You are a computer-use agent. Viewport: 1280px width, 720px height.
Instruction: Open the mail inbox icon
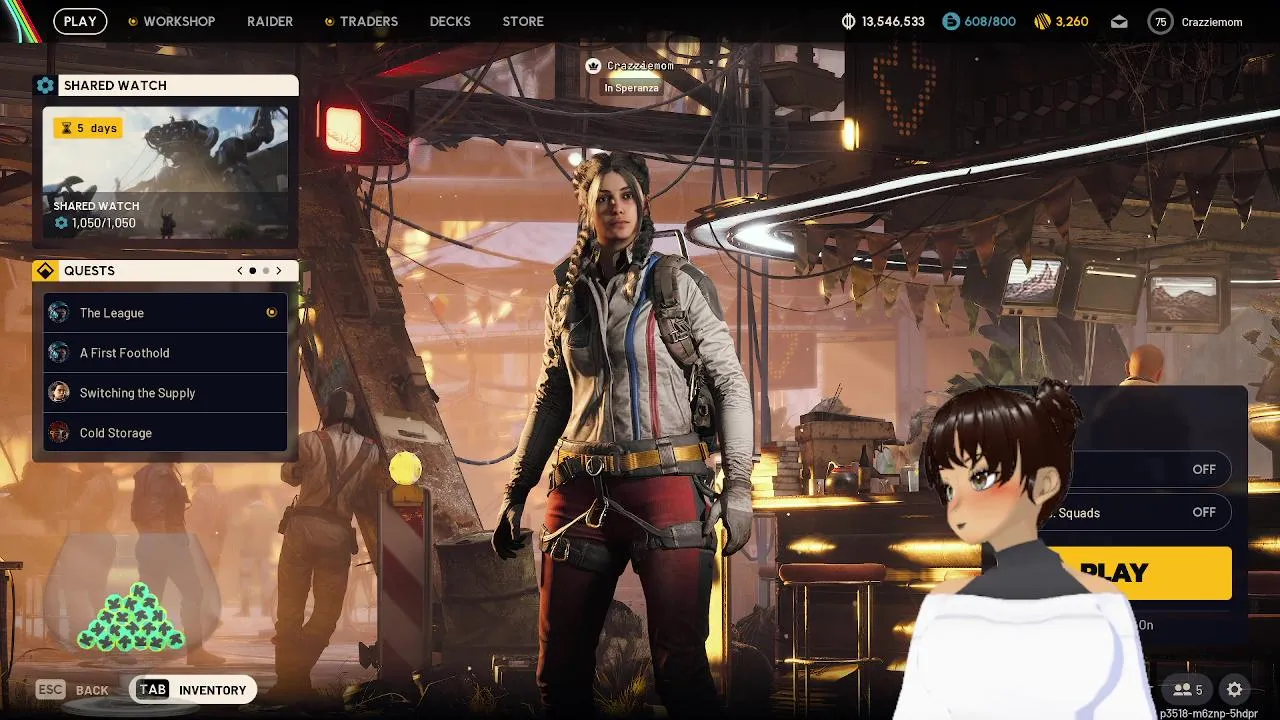tap(1119, 22)
